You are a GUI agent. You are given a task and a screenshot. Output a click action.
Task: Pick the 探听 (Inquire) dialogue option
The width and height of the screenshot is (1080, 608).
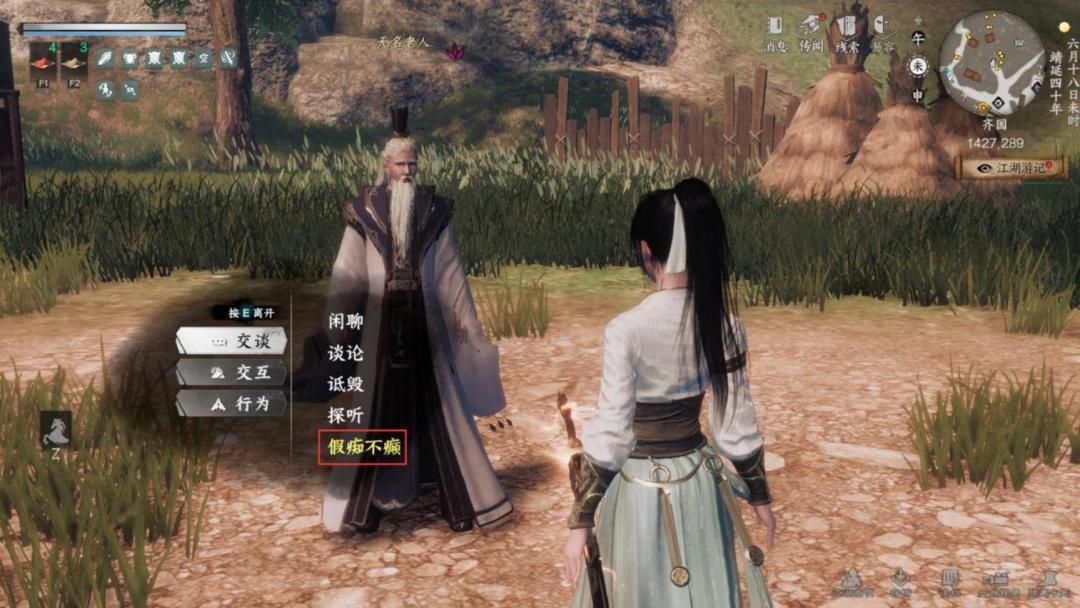pos(345,415)
